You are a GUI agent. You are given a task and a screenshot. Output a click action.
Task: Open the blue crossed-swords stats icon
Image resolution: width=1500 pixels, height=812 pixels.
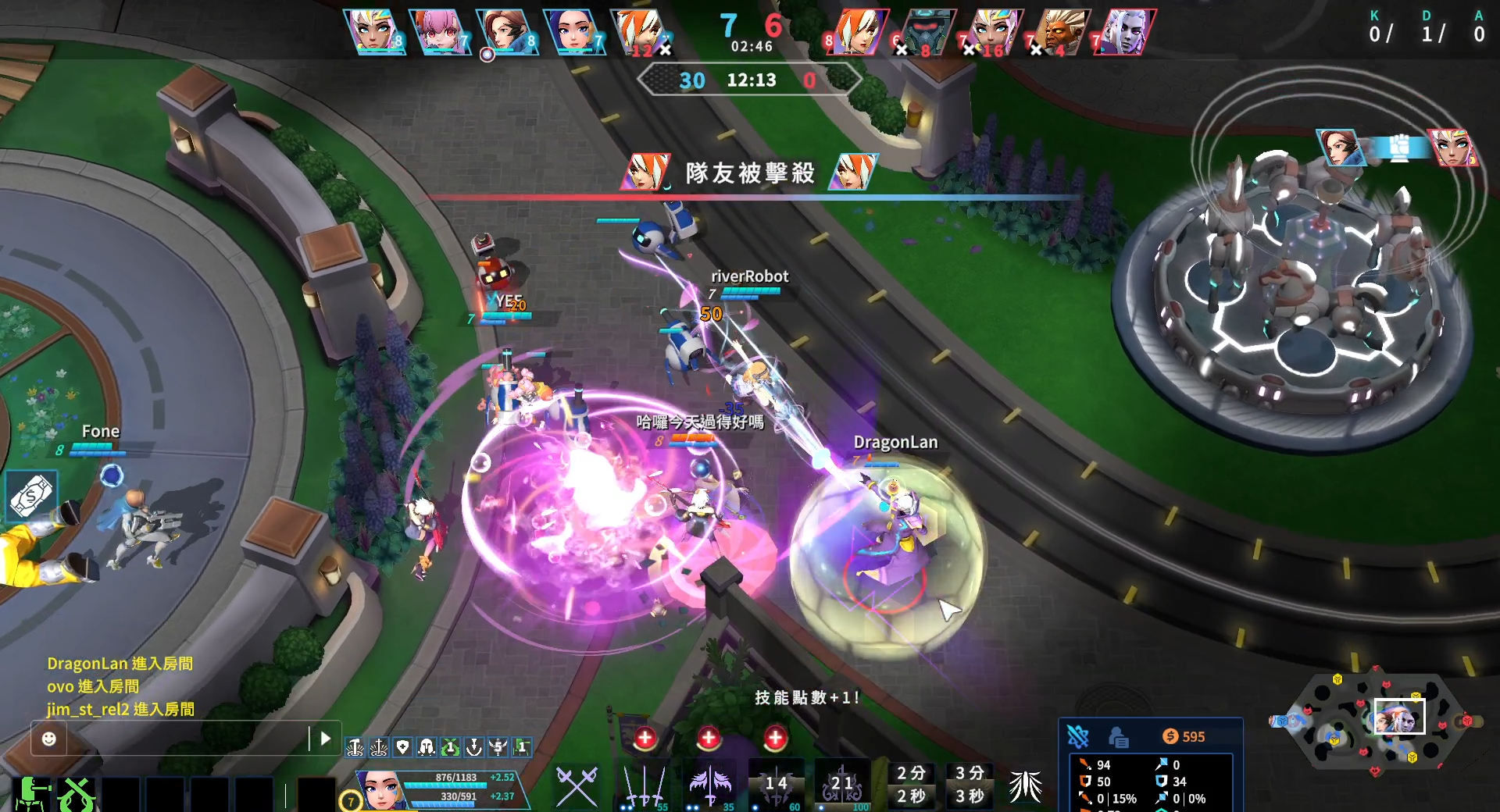[1078, 735]
